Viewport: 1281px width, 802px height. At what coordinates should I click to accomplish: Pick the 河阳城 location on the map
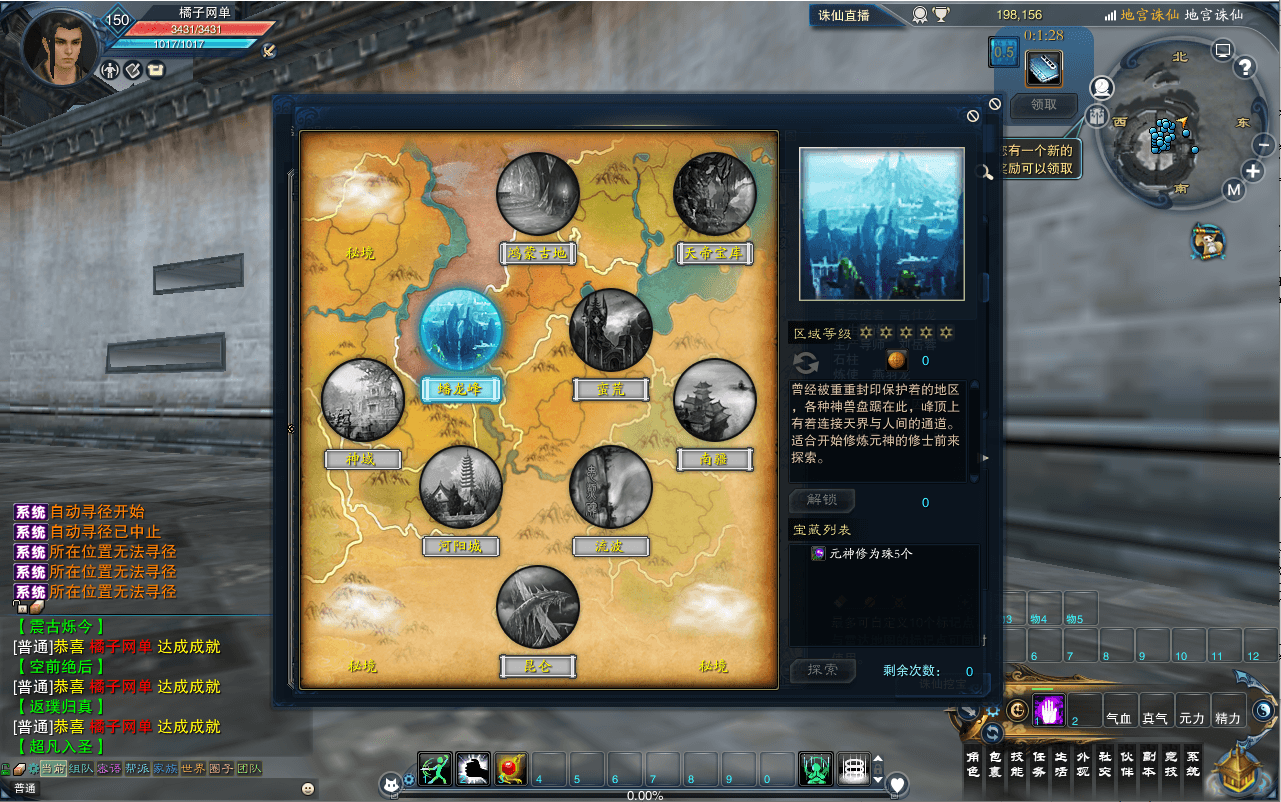pos(461,488)
